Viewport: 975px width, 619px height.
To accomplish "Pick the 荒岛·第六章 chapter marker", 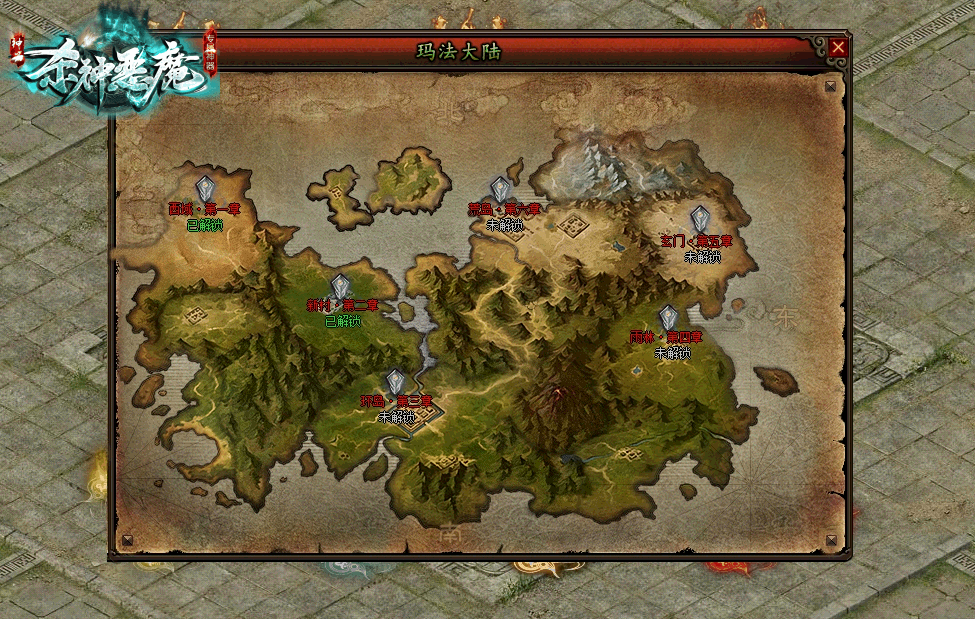I will click(x=501, y=190).
